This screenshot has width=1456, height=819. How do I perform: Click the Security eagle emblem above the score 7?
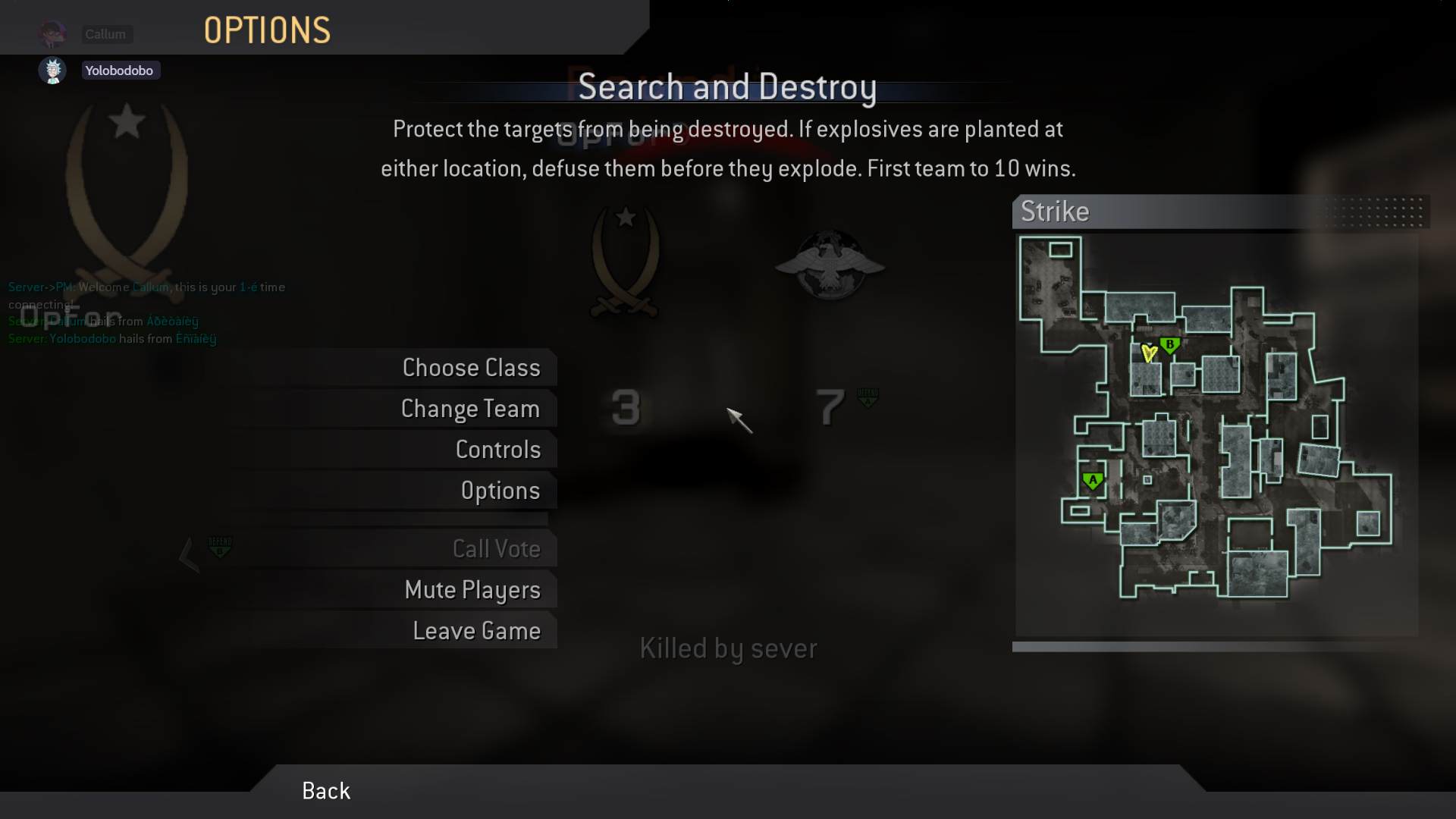(829, 265)
